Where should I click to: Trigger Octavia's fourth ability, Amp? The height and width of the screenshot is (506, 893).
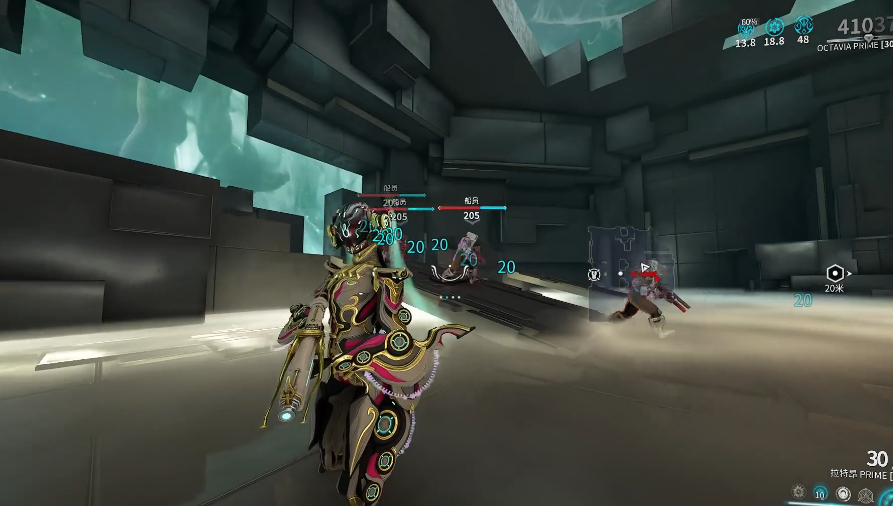pyautogui.click(x=866, y=494)
